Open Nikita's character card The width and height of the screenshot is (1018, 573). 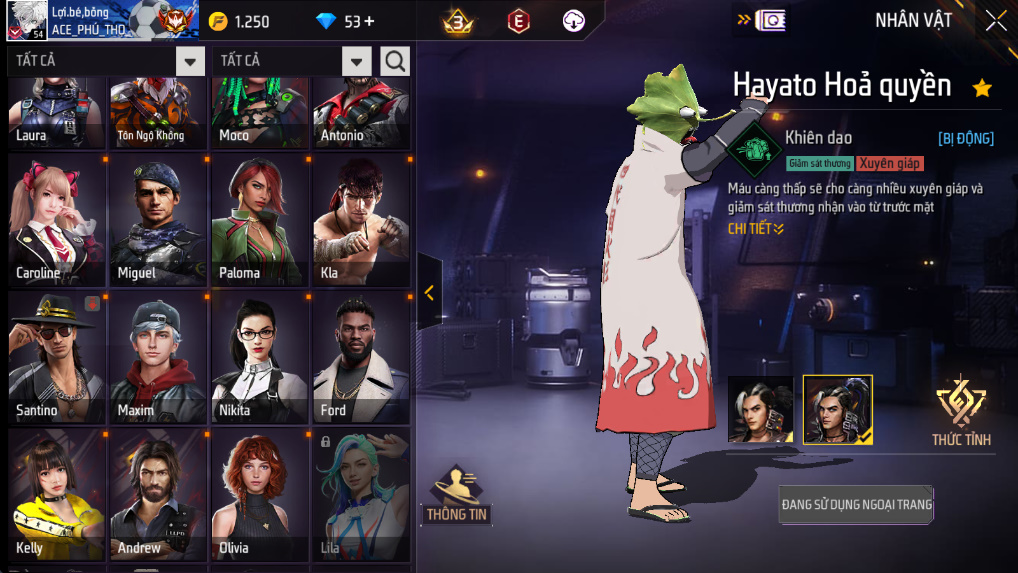point(260,358)
